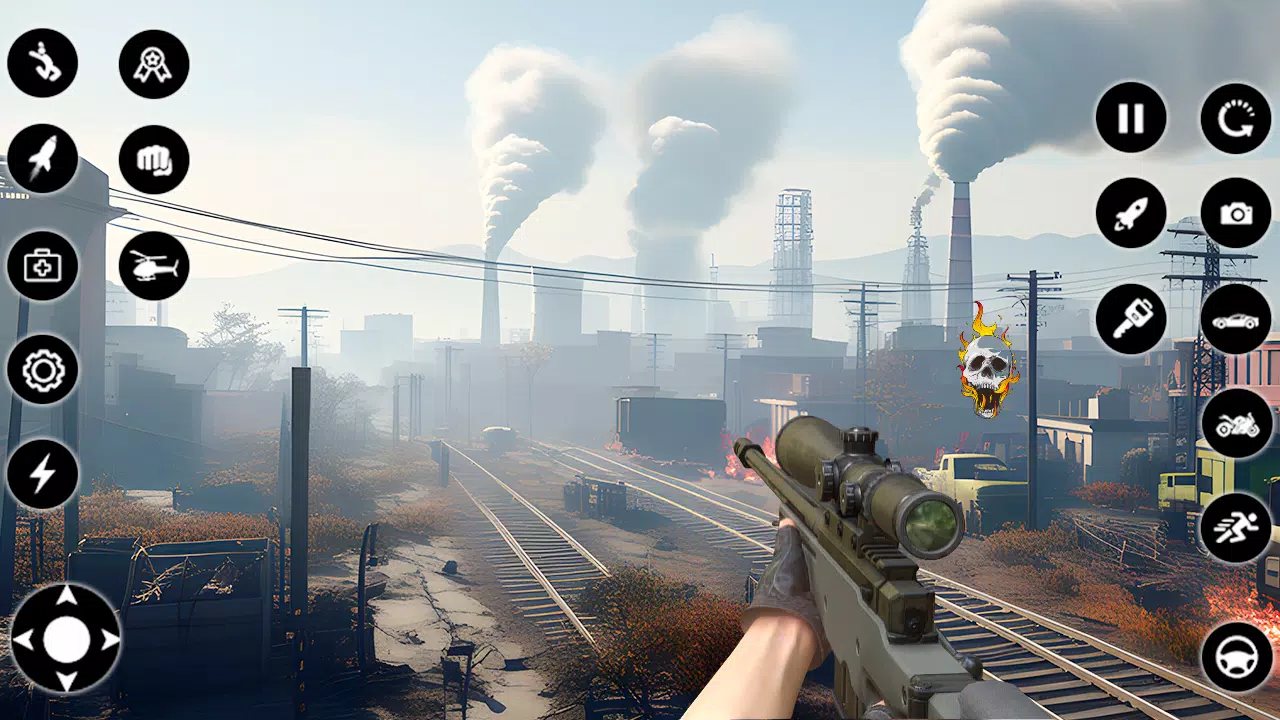Activate the lightning bolt power button
The width and height of the screenshot is (1280, 720).
[43, 474]
